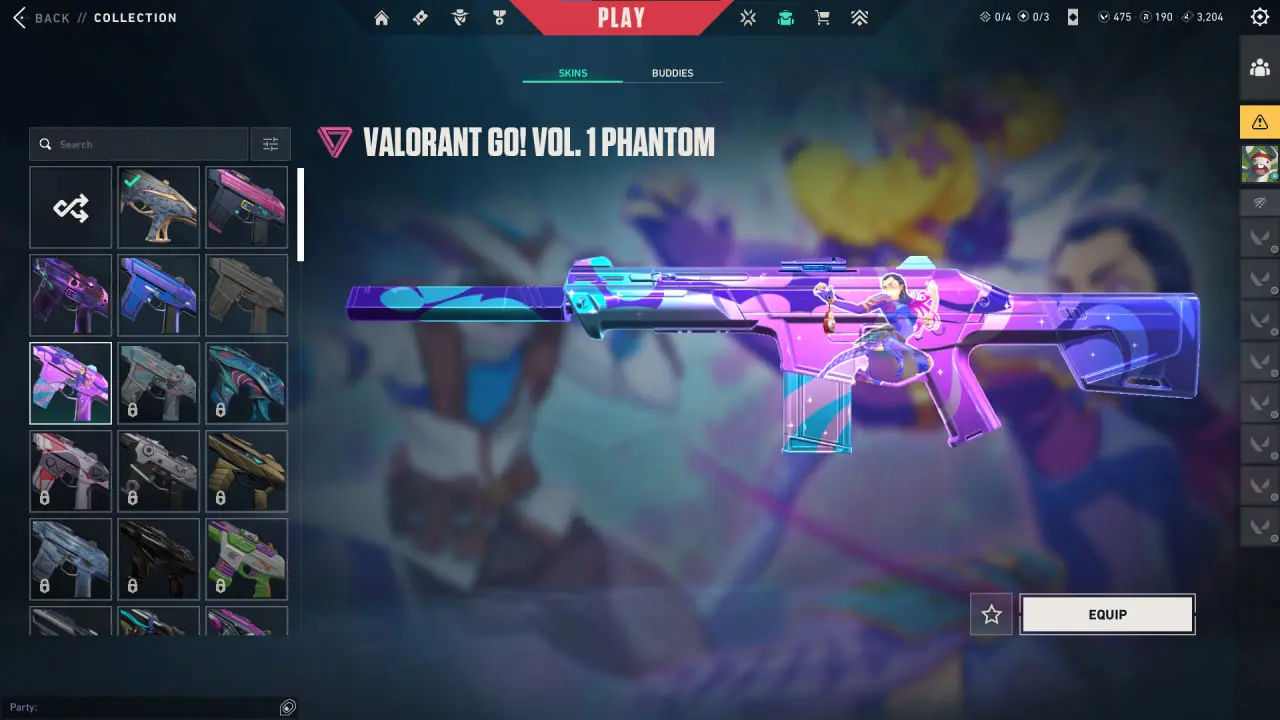This screenshot has width=1280, height=720.
Task: Select the equipped gold-trimmed Phantom skin
Action: [x=158, y=207]
